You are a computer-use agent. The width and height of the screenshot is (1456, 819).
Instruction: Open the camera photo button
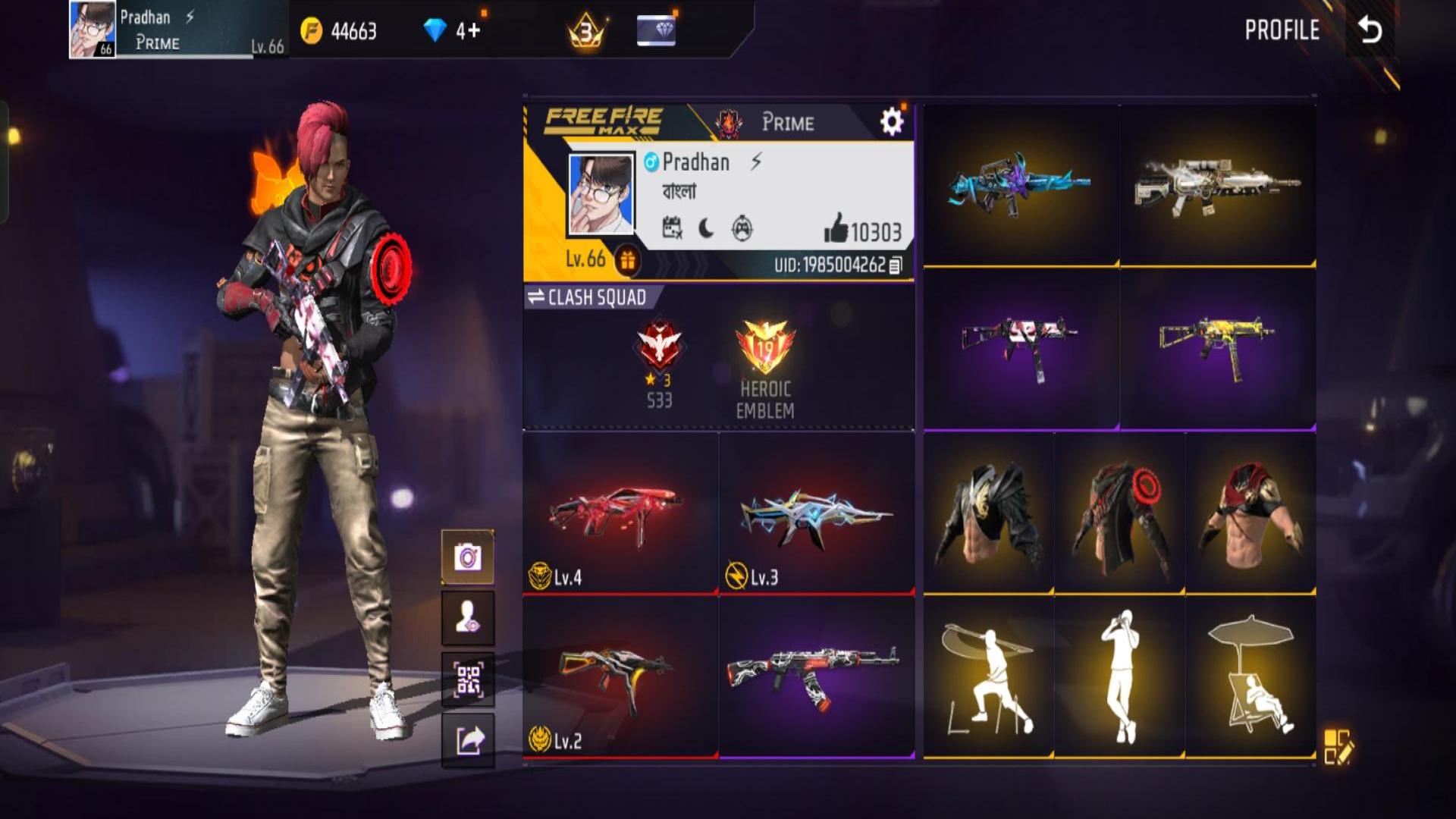pos(468,558)
